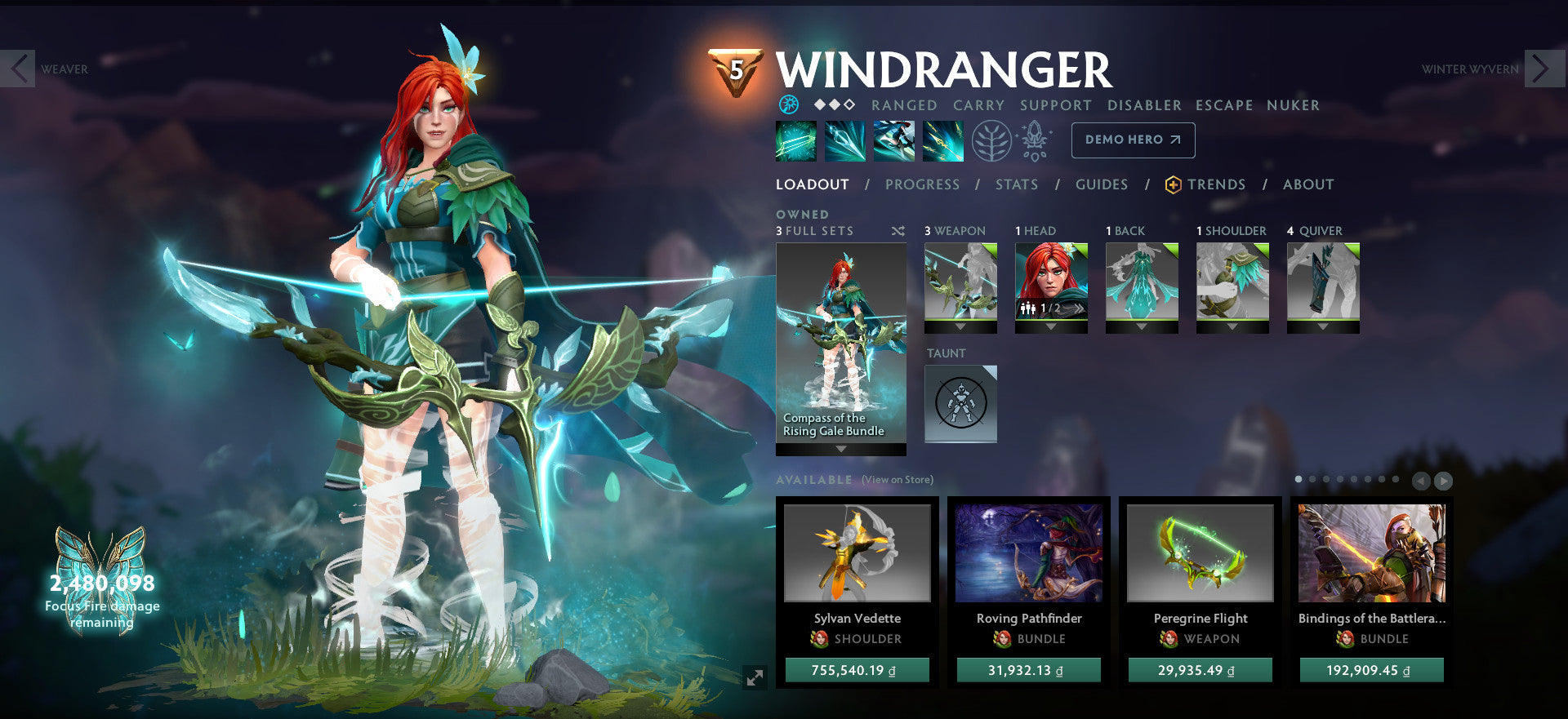Select the Shackleshot ability icon
Screen dimensions: 1568x719
point(796,140)
